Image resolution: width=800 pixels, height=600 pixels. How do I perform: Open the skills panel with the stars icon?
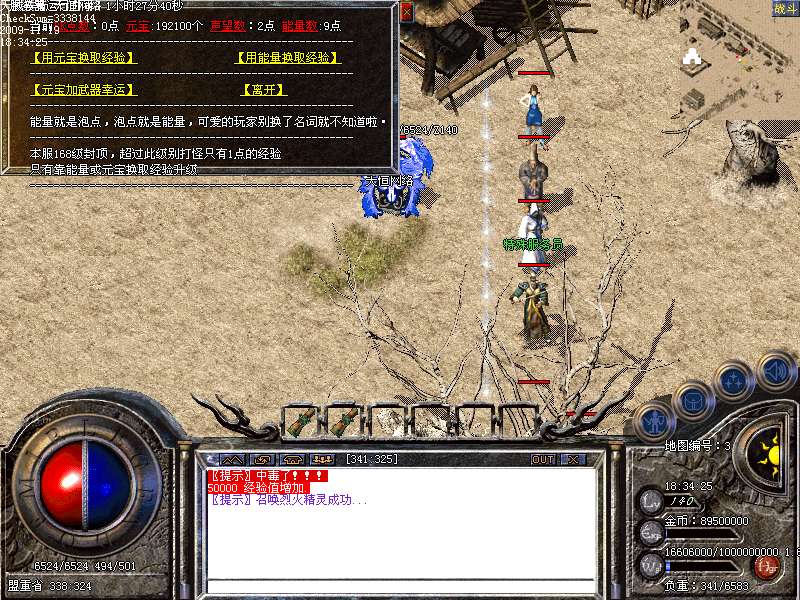(x=734, y=379)
